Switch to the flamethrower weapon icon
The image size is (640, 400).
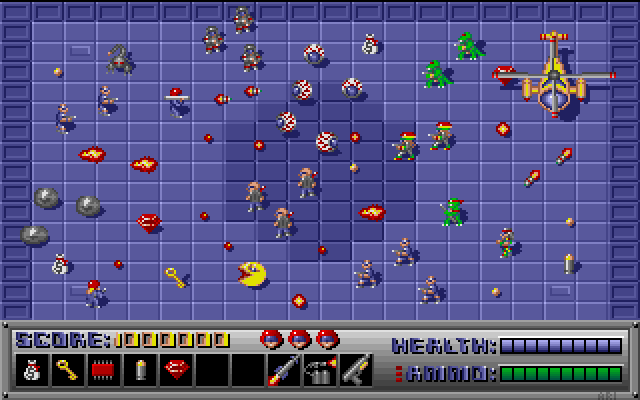click(319, 371)
